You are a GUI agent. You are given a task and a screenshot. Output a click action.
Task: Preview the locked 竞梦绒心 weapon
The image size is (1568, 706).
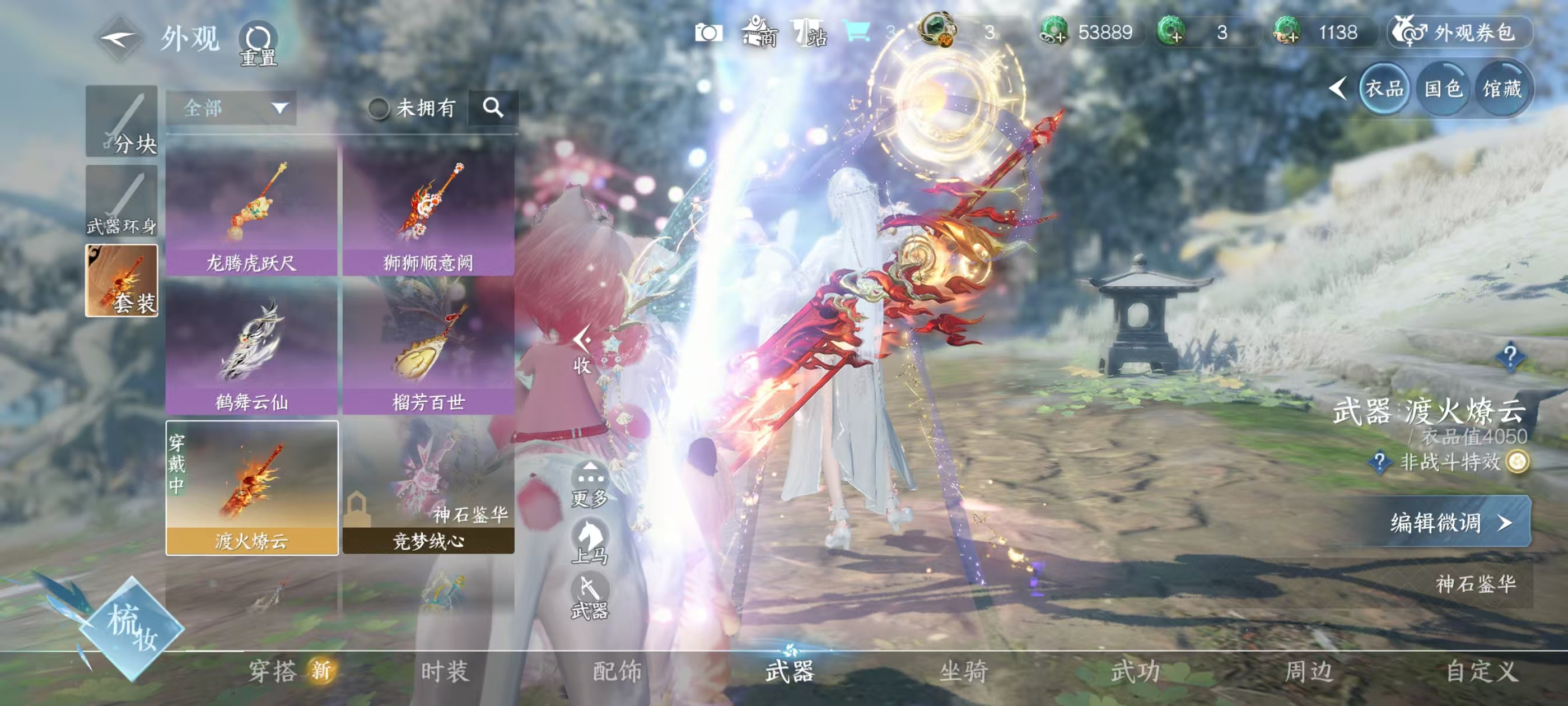[x=428, y=487]
